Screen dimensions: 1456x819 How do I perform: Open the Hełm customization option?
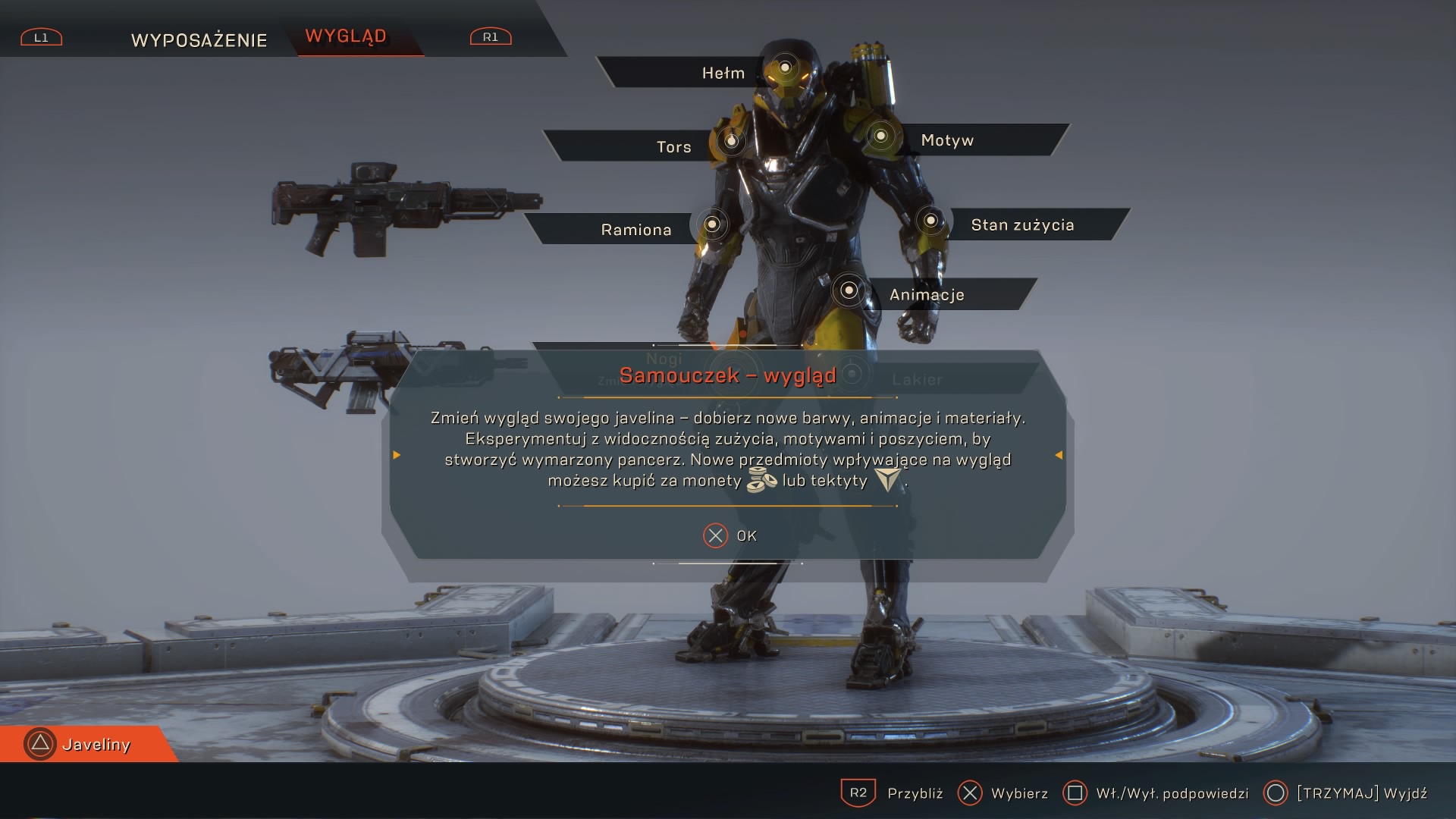[723, 73]
